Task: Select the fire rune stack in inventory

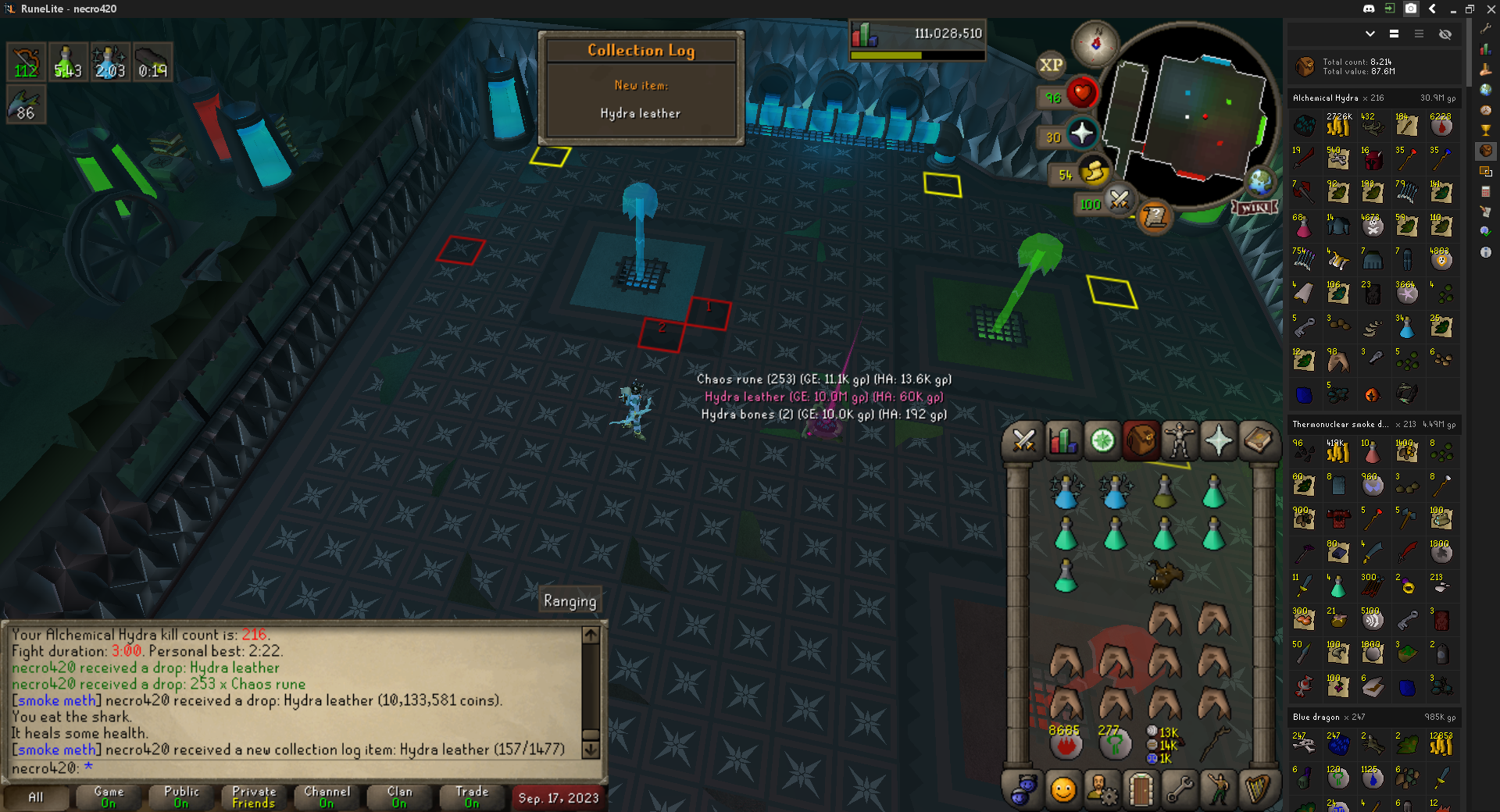Action: [1065, 744]
